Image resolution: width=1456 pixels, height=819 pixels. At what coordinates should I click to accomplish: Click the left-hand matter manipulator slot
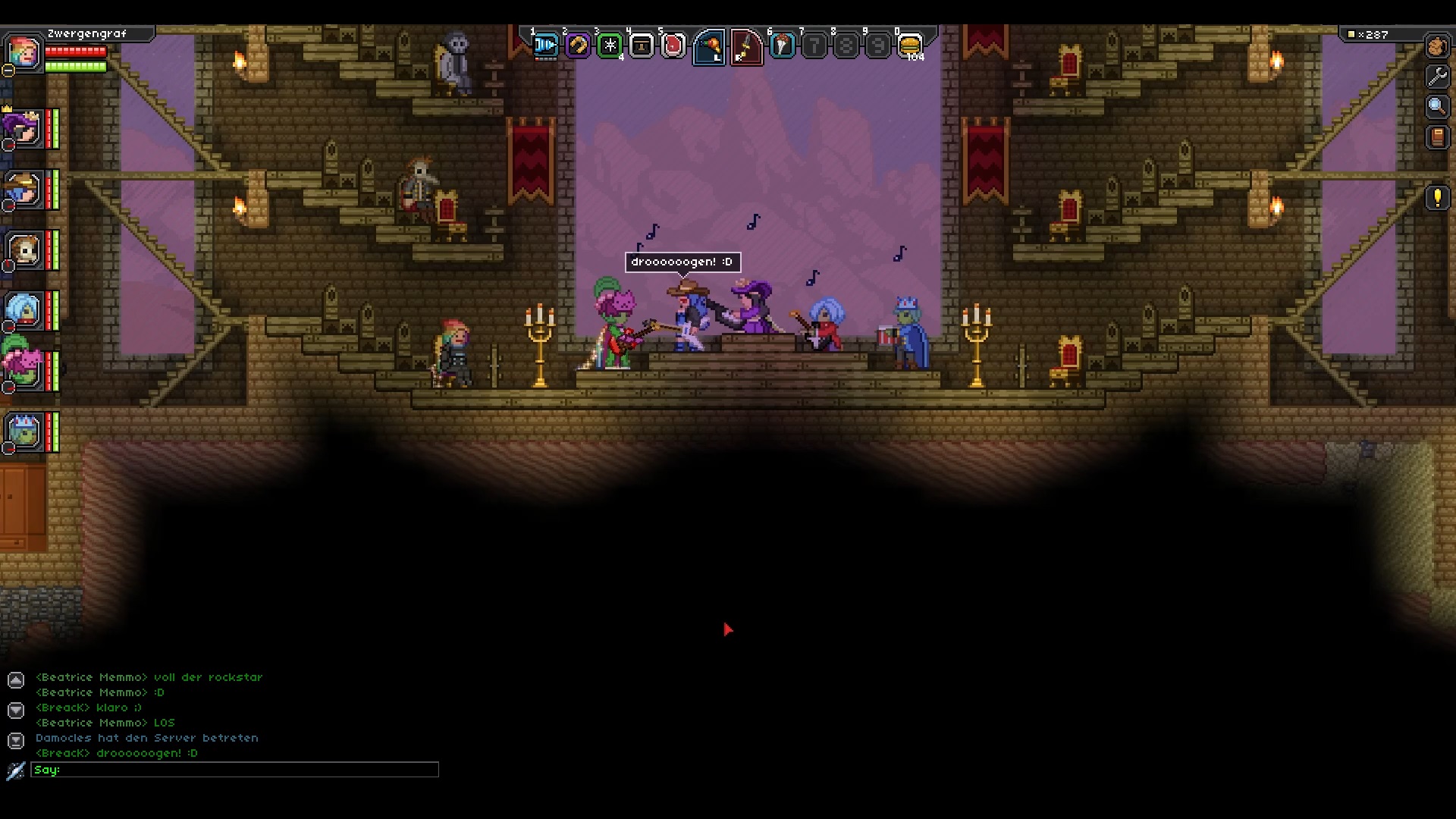(x=710, y=47)
